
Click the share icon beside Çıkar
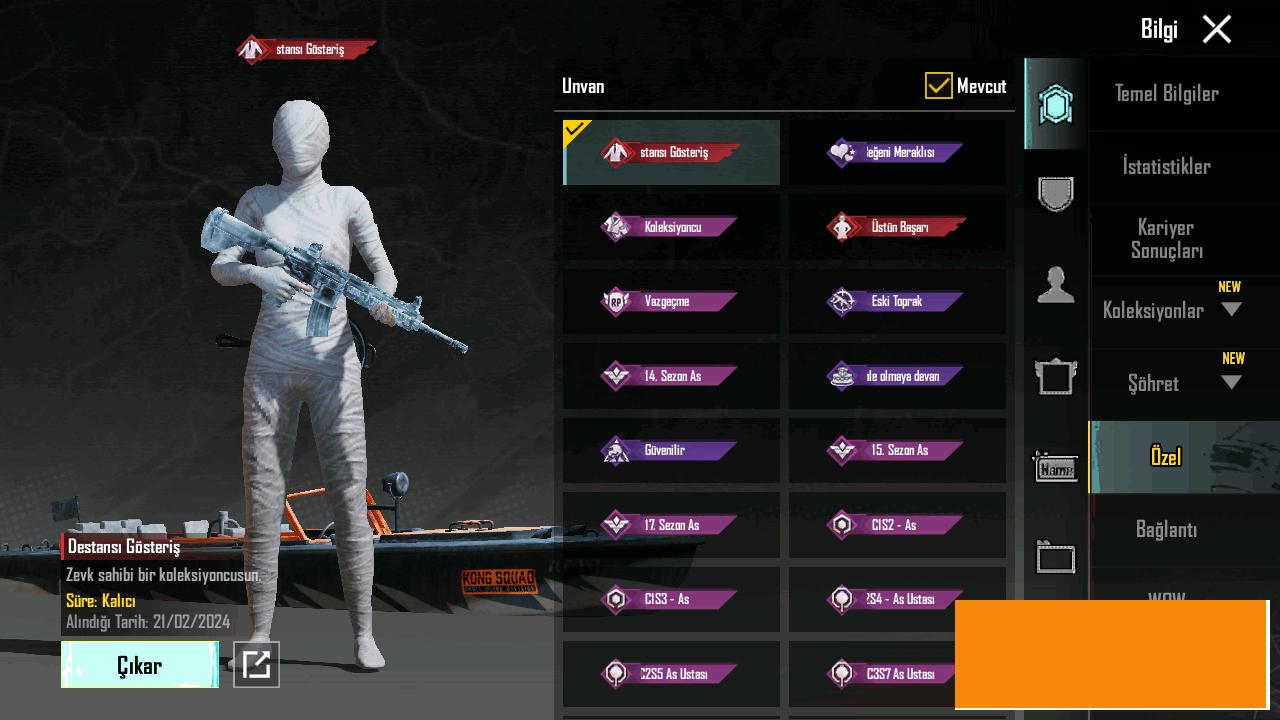(x=256, y=664)
